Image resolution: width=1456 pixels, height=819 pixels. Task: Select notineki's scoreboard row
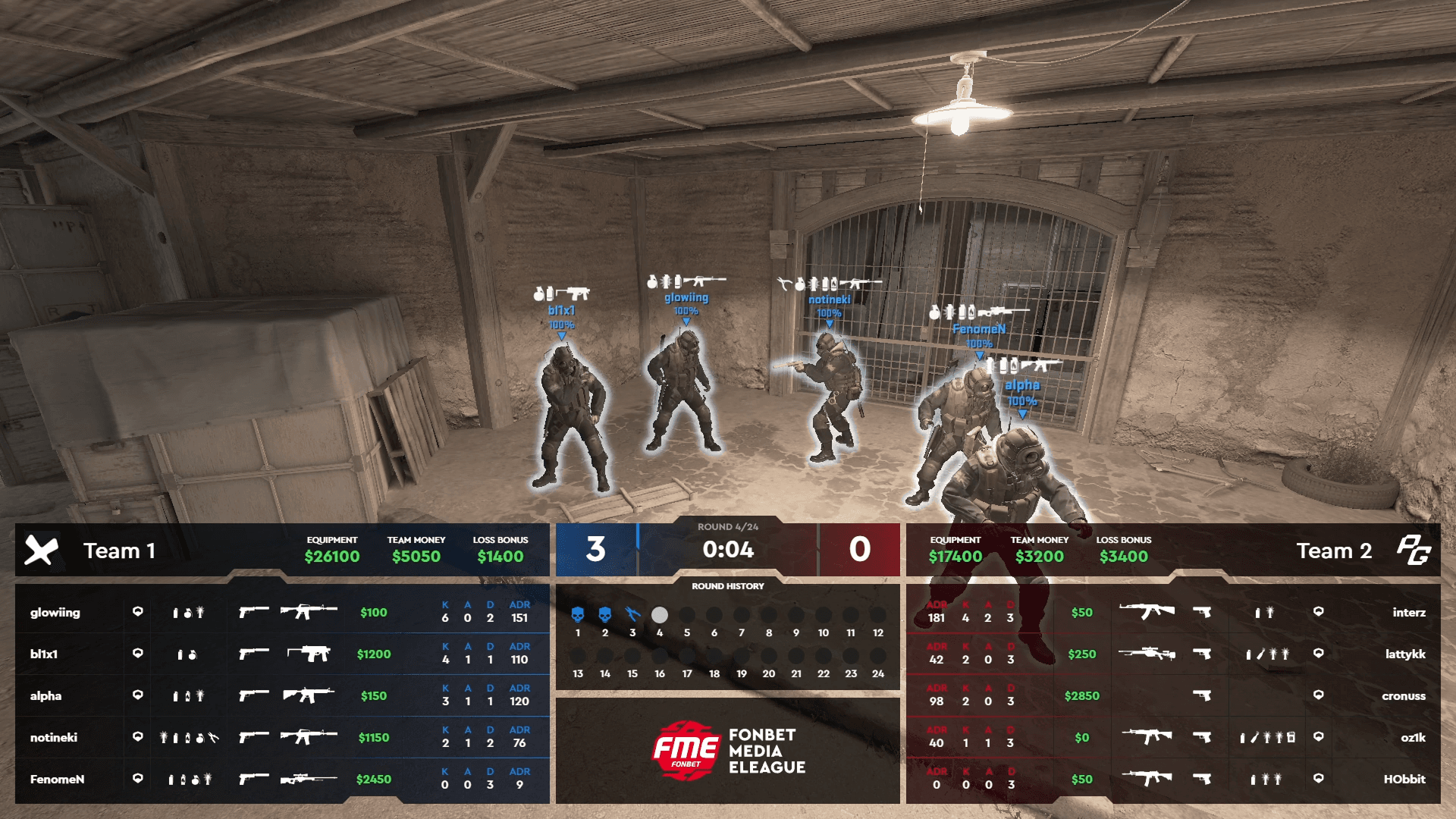pos(54,738)
